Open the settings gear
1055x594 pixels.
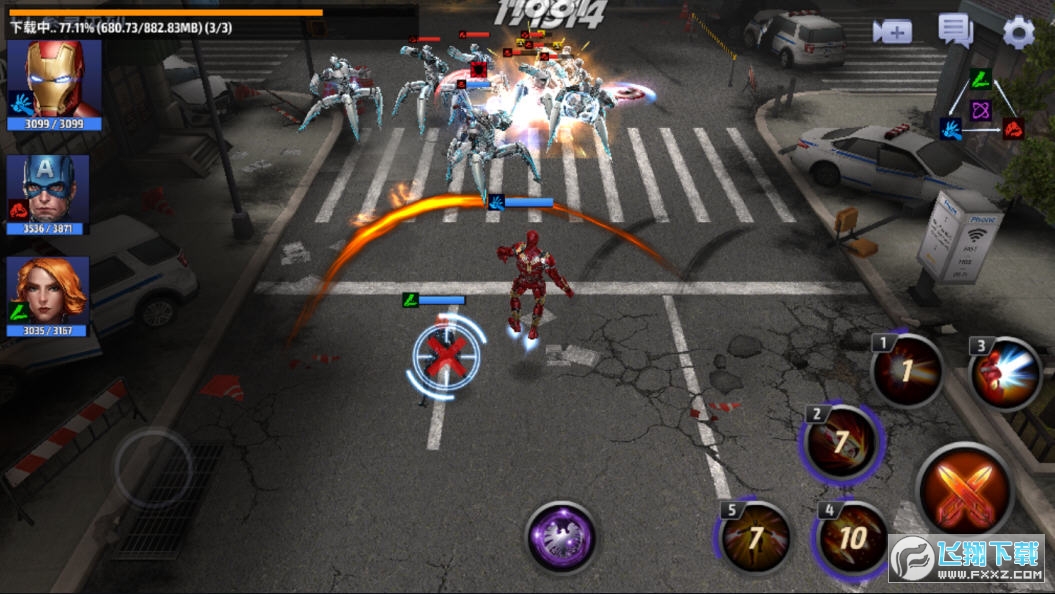coord(1018,33)
